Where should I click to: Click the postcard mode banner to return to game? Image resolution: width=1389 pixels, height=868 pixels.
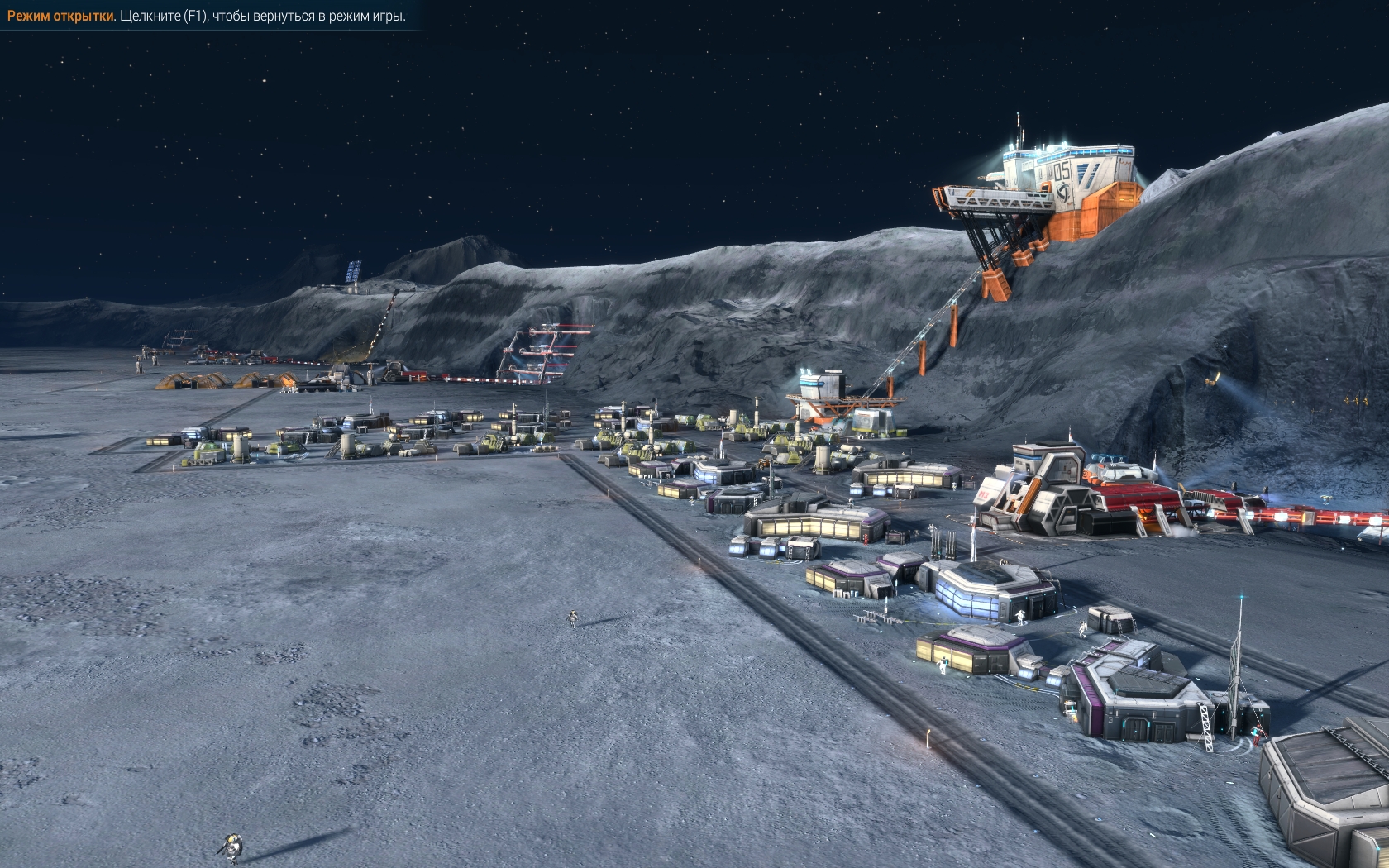(x=207, y=16)
